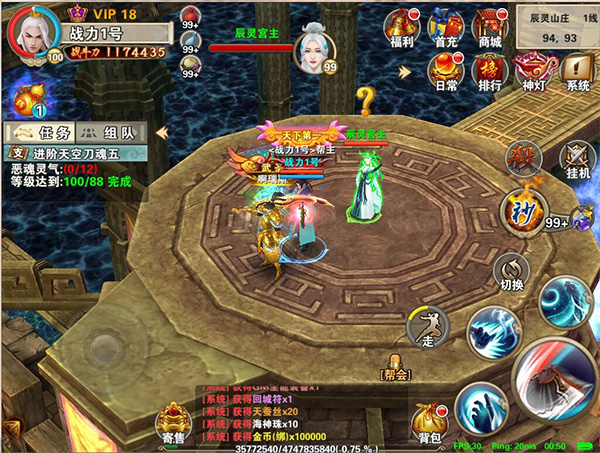Open the 商城 shop

(x=490, y=28)
